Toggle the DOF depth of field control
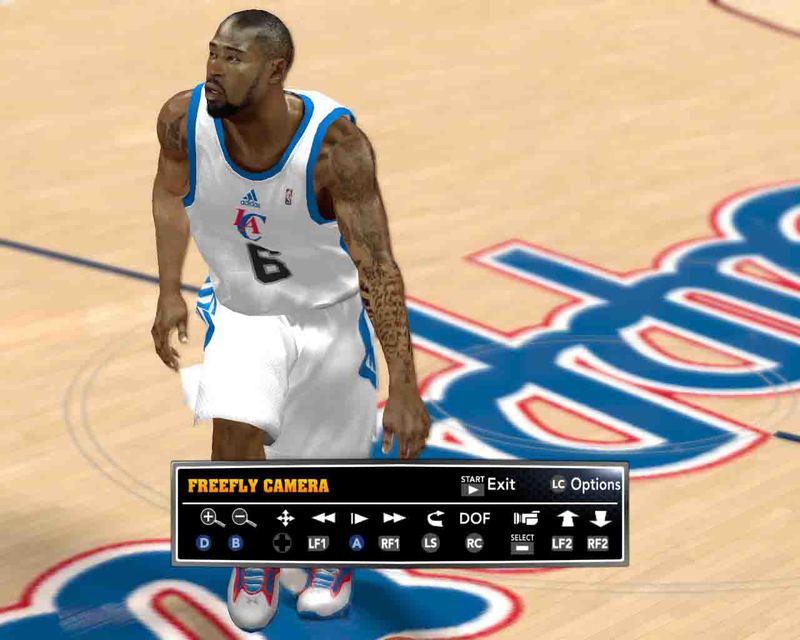 pos(475,518)
